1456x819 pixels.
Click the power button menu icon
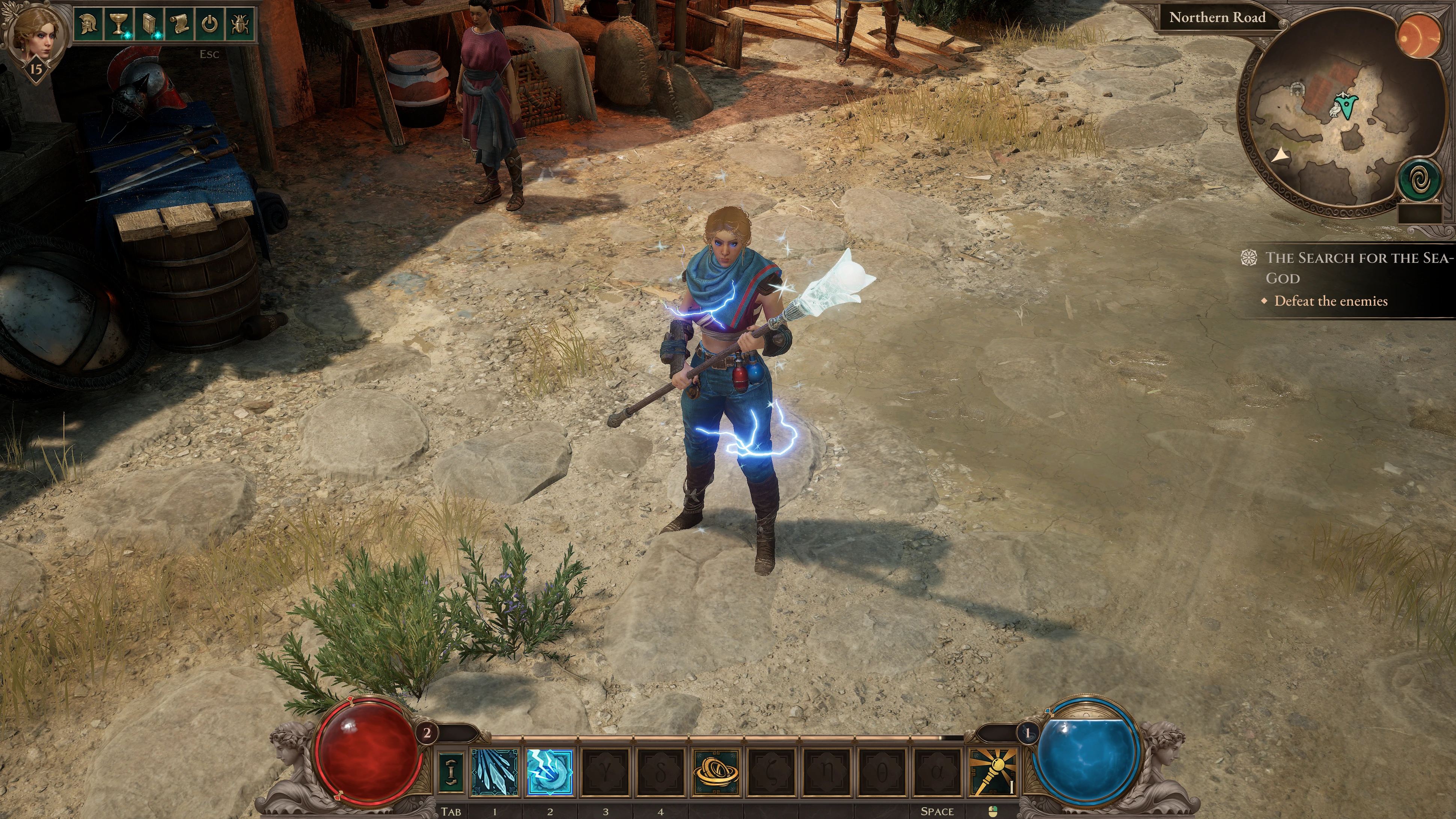210,24
